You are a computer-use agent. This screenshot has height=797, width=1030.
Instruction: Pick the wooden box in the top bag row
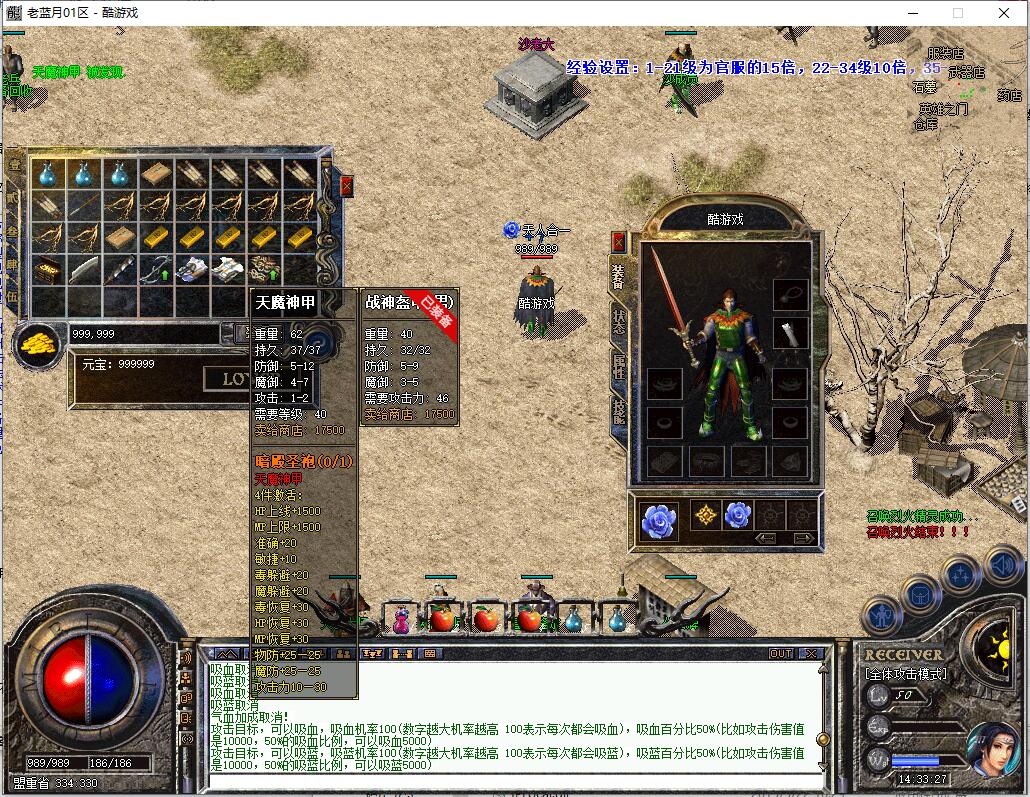tap(155, 175)
